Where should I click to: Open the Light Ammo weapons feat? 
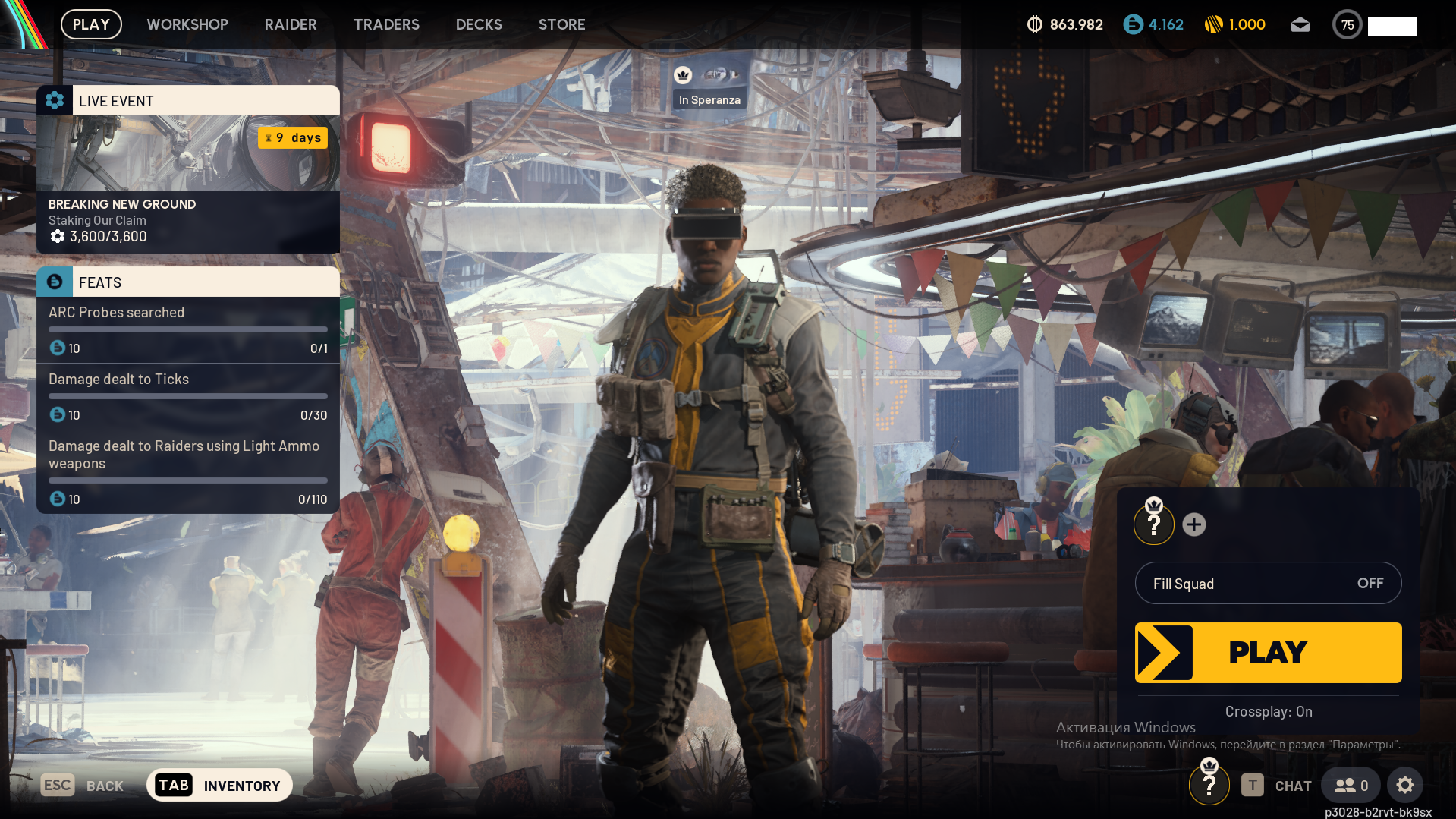tap(188, 471)
